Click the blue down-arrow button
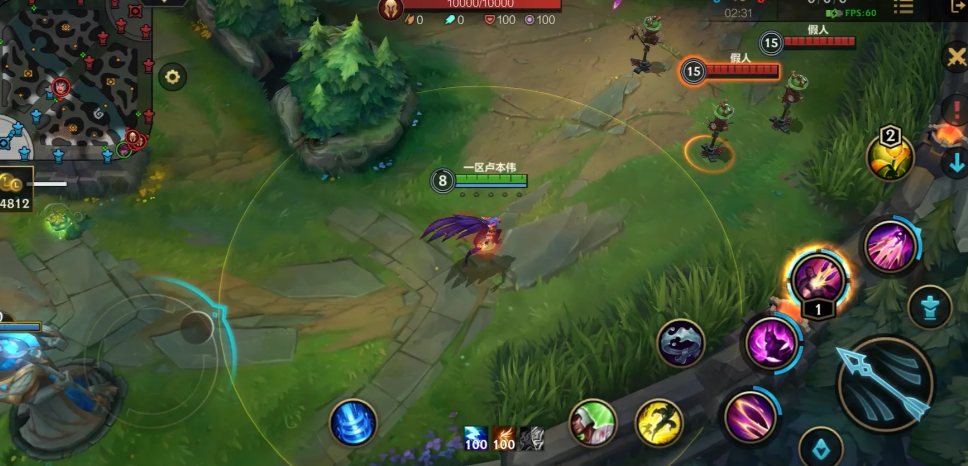Screen dimensions: 968x466 (x=954, y=162)
